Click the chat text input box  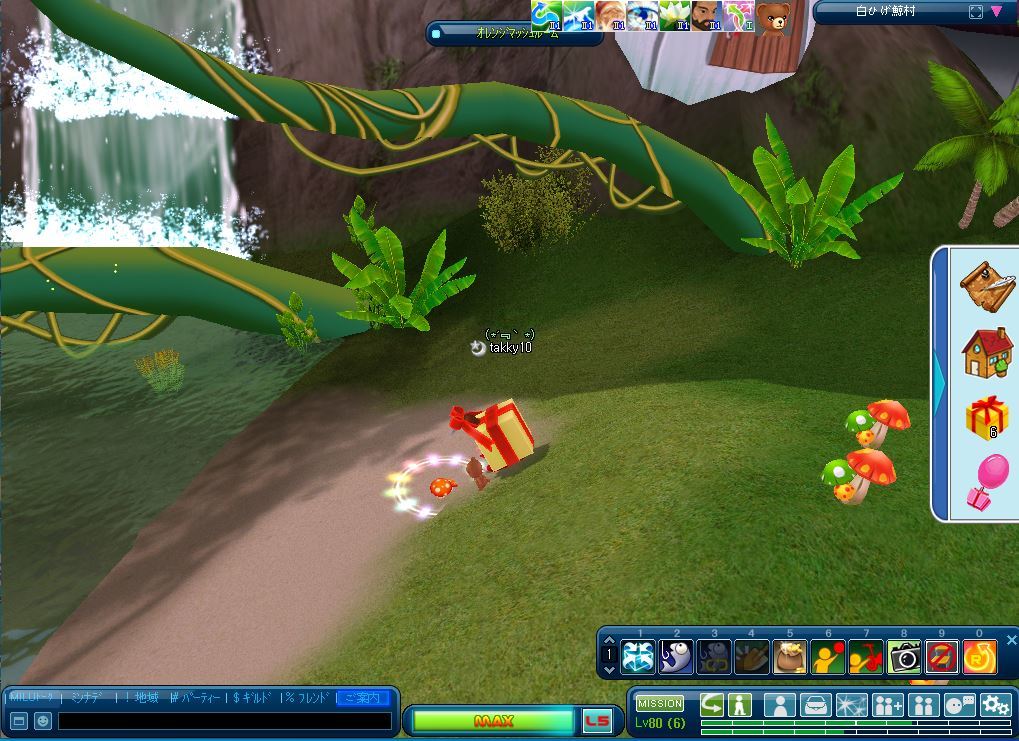[224, 720]
